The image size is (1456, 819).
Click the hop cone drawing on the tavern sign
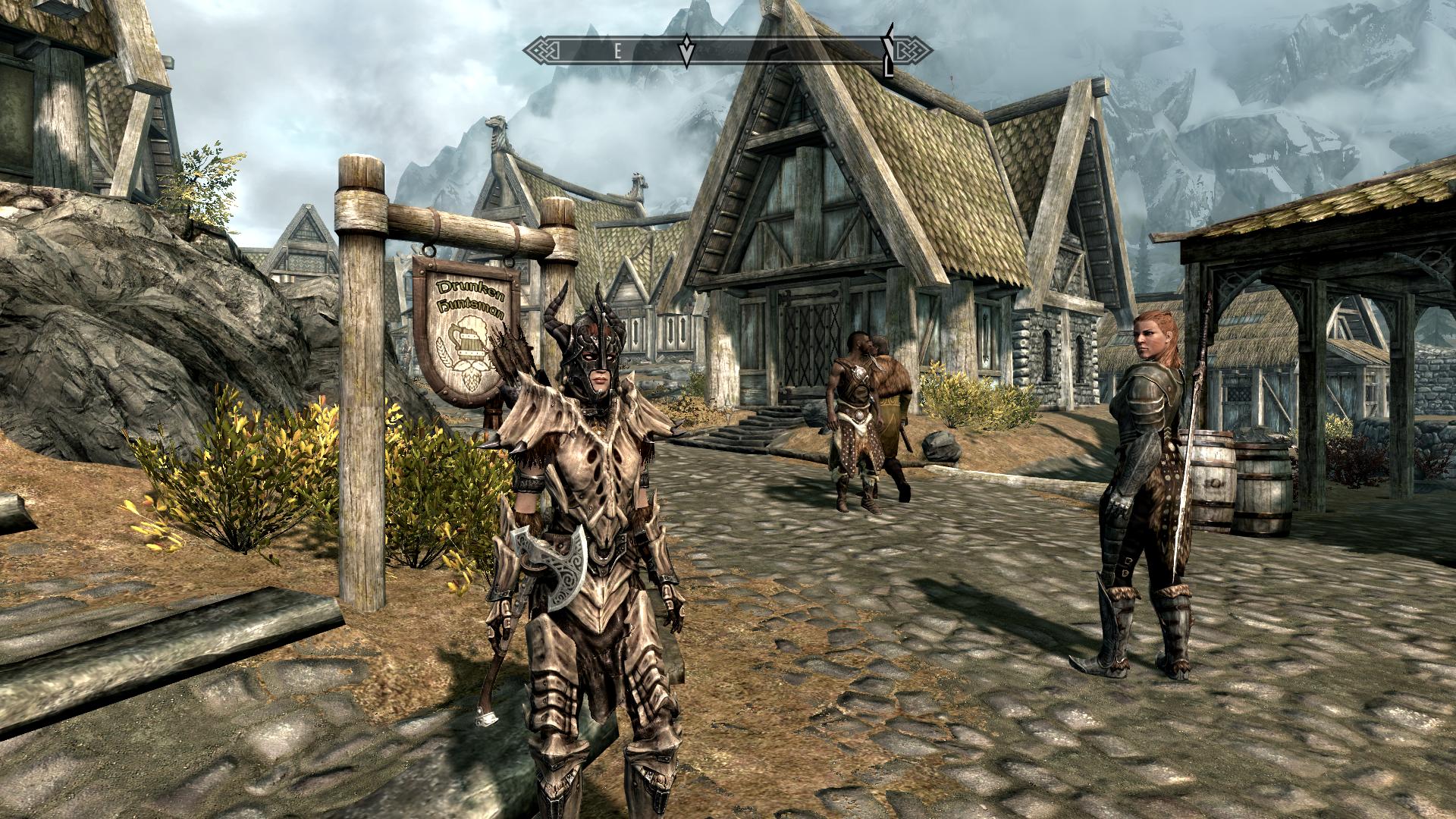[471, 379]
